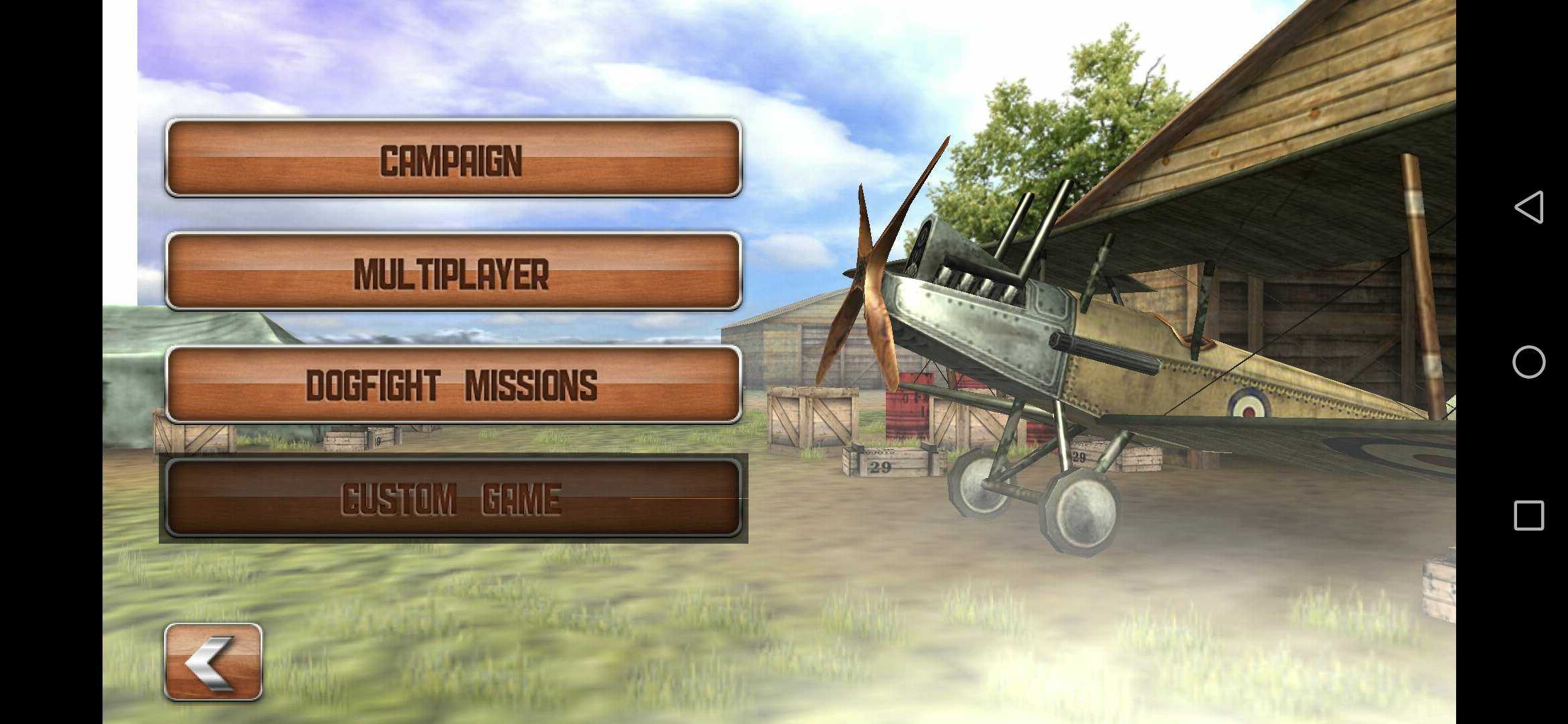The width and height of the screenshot is (1568, 724).
Task: Go back with the wooden arrow button
Action: (x=213, y=662)
